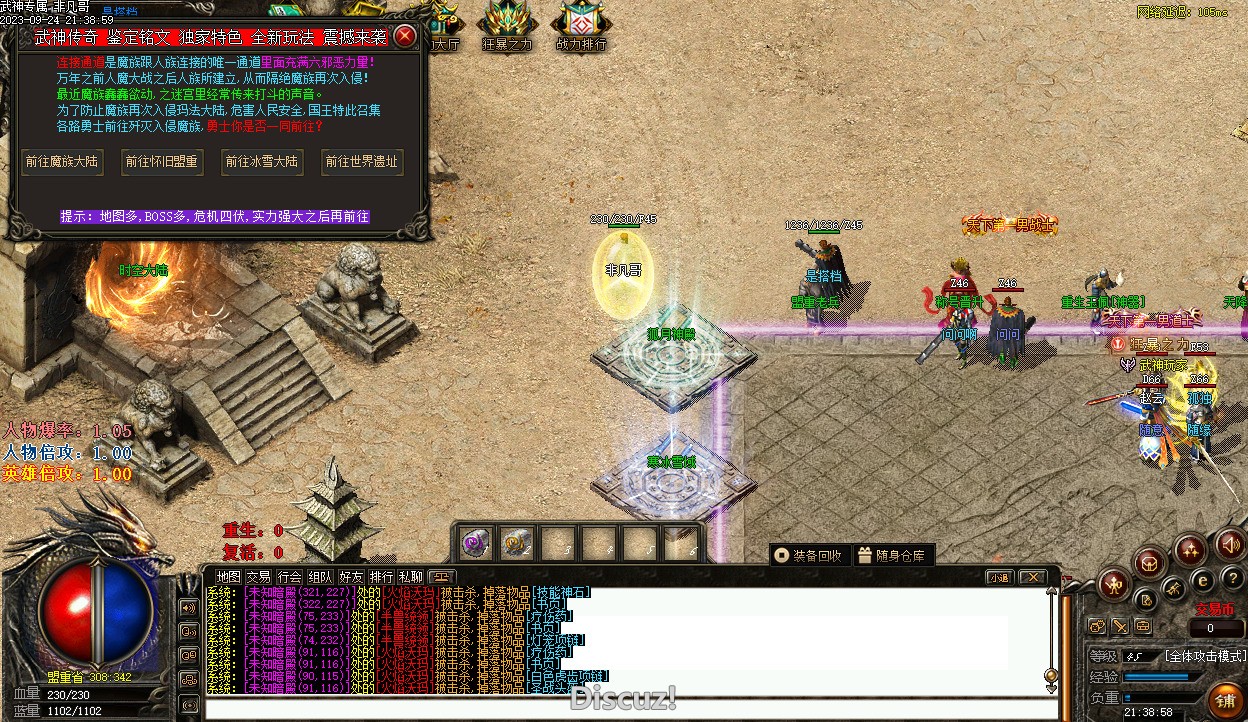
Task: Travel via the 前往冰雪大陆 button
Action: pos(262,162)
